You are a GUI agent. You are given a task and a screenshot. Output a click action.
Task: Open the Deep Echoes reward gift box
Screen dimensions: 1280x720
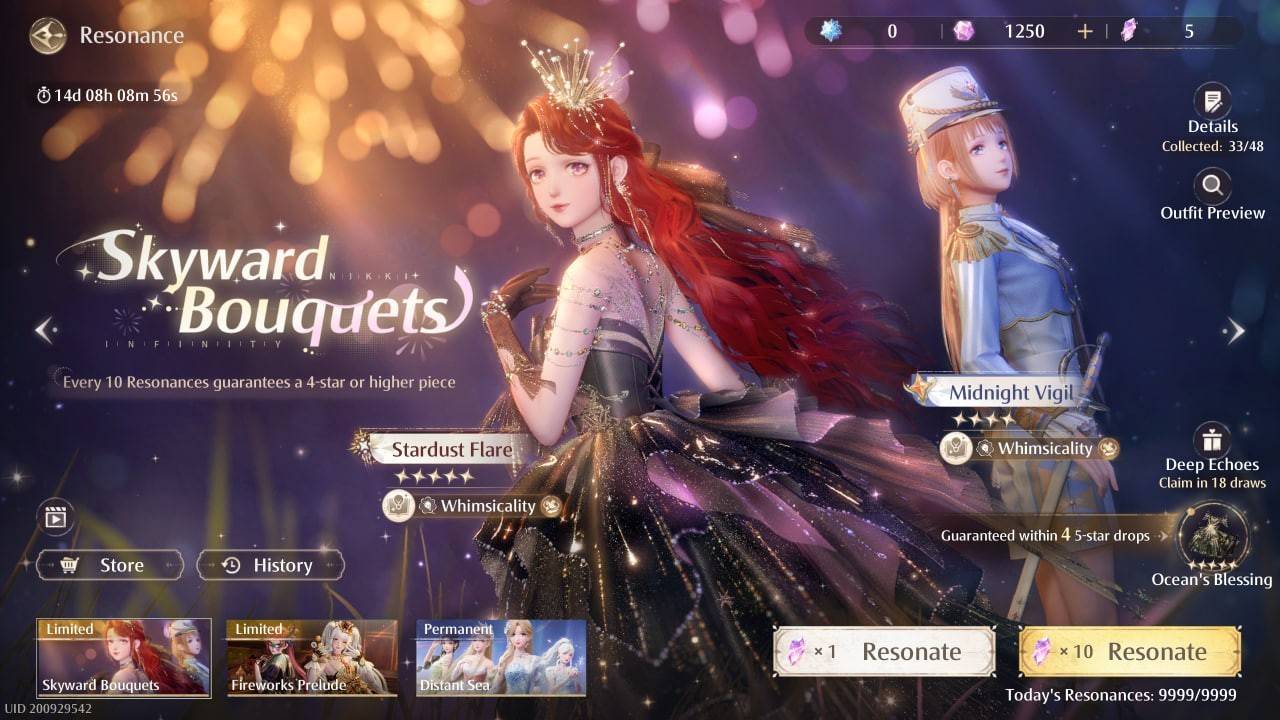point(1211,442)
